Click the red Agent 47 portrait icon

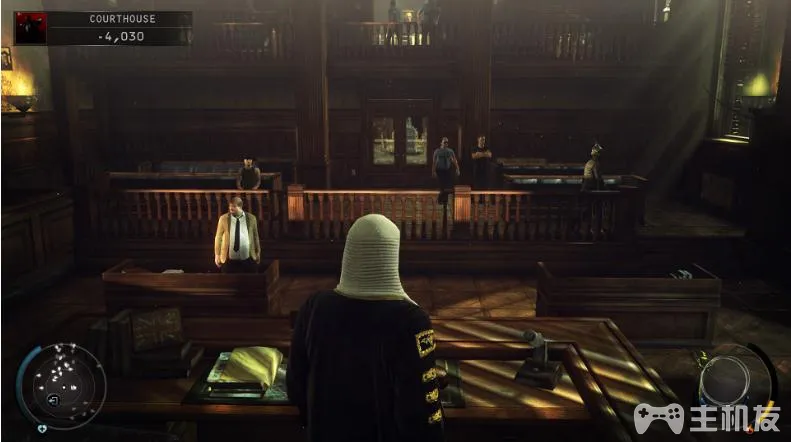[29, 27]
